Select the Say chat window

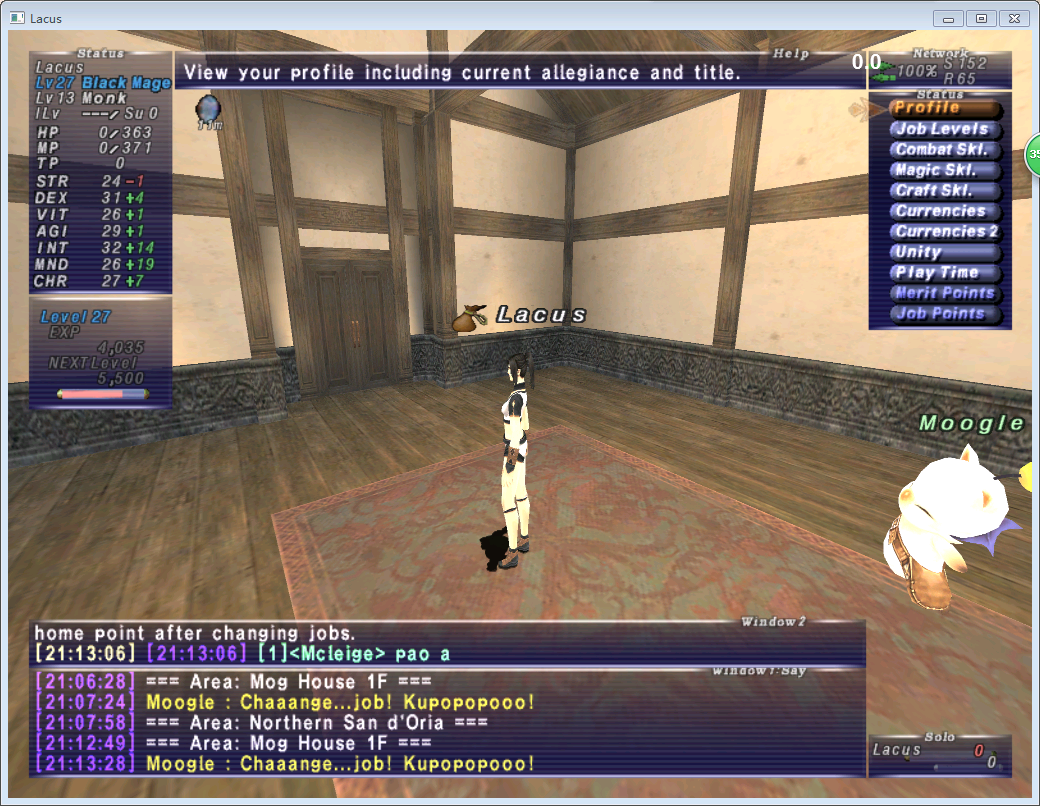click(446, 723)
